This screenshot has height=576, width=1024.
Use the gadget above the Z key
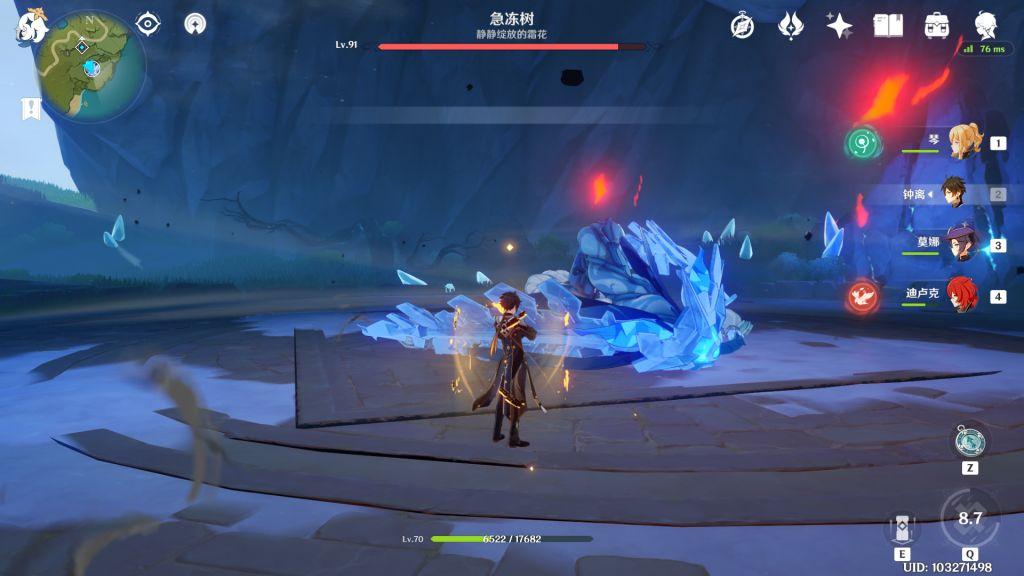point(970,440)
